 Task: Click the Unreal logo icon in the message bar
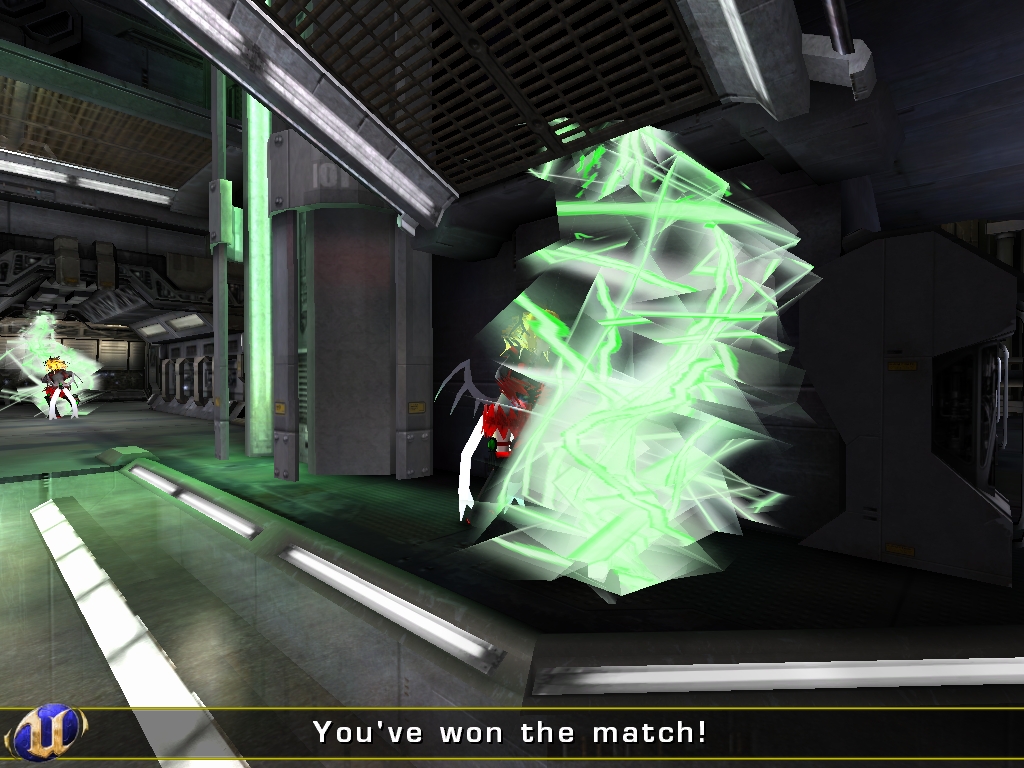(43, 733)
